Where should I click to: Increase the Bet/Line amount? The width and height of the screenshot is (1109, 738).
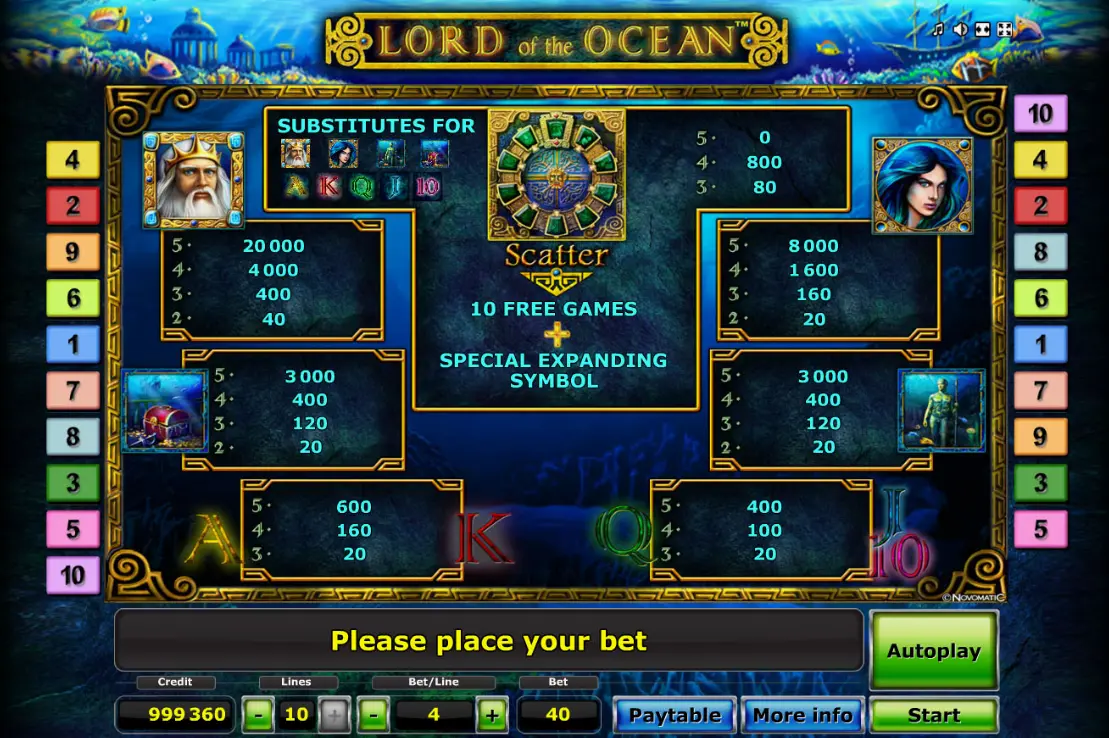pyautogui.click(x=491, y=716)
